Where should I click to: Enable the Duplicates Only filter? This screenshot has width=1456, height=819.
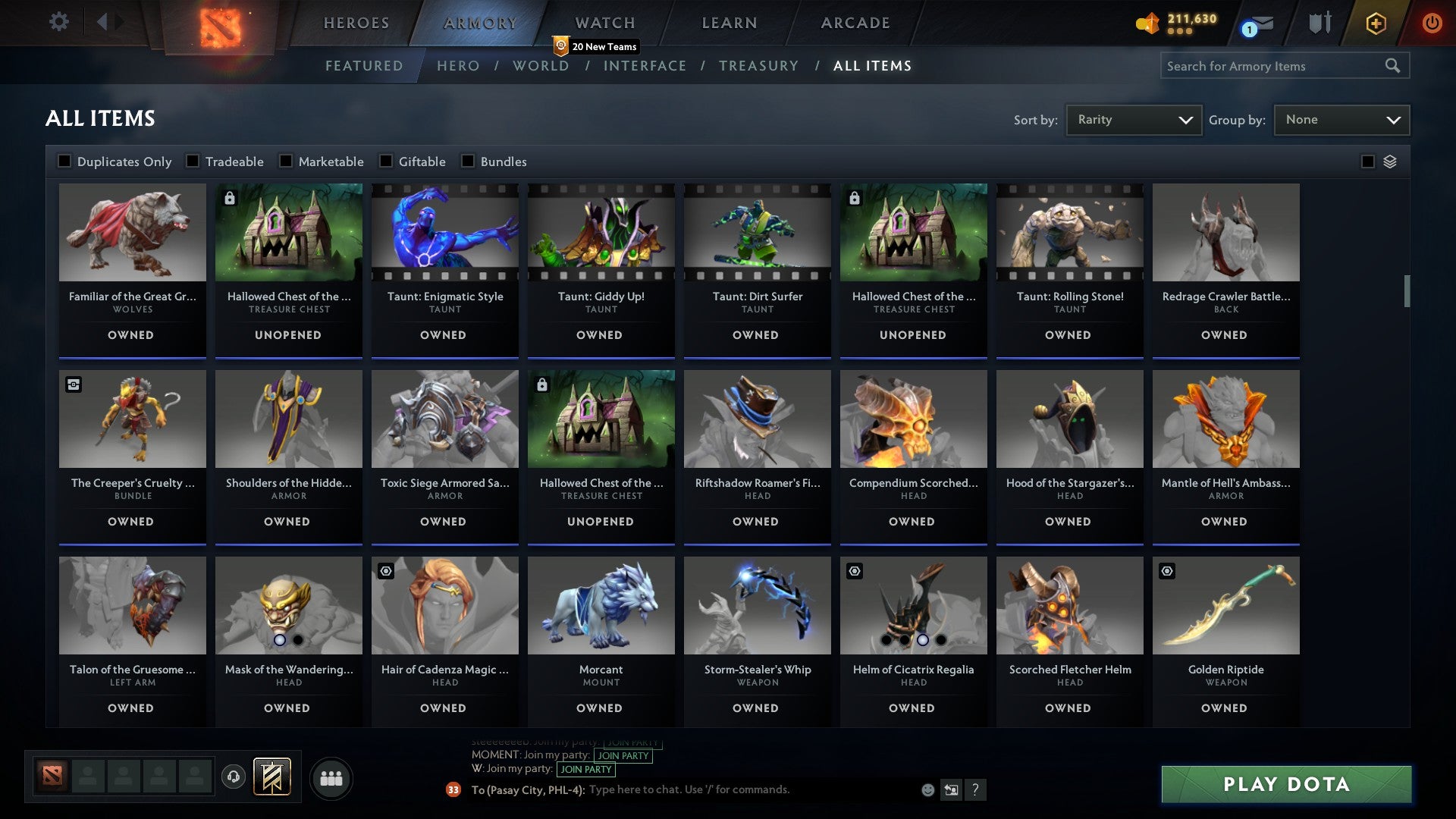[x=64, y=161]
